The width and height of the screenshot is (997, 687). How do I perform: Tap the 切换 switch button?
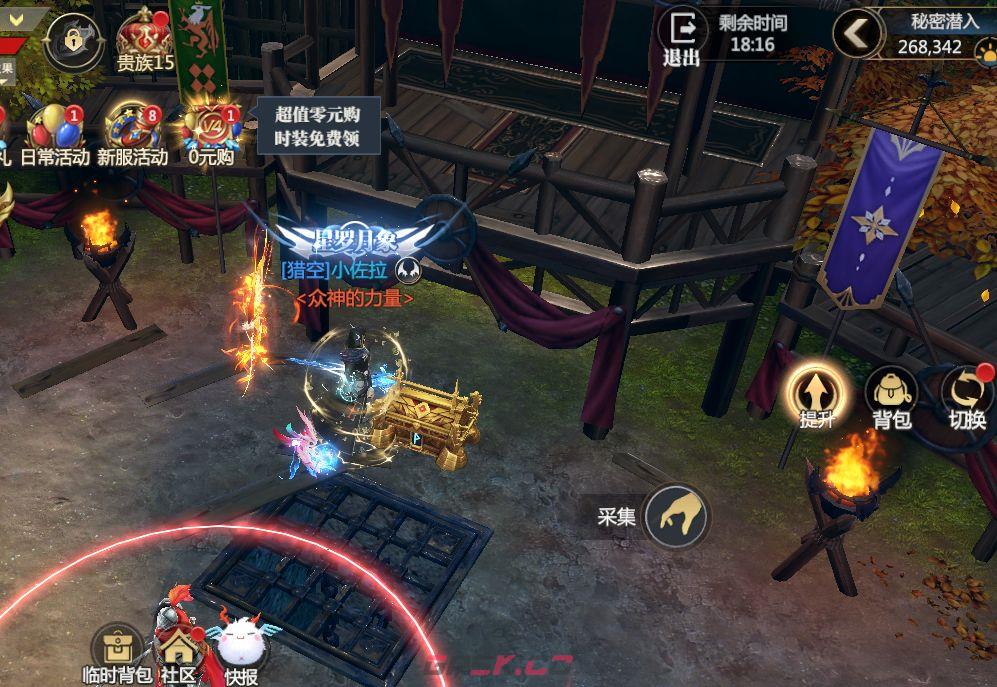967,393
